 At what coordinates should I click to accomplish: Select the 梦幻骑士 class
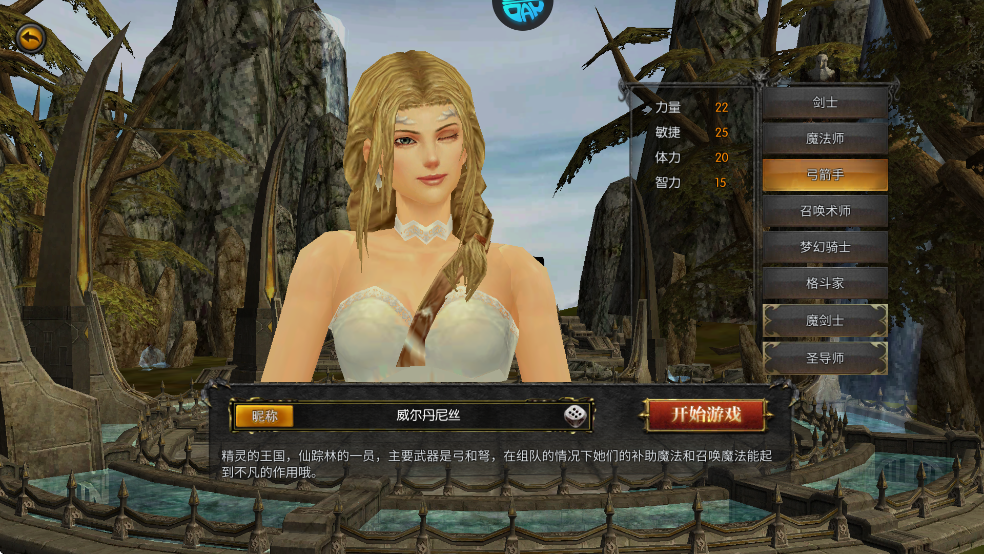[825, 247]
